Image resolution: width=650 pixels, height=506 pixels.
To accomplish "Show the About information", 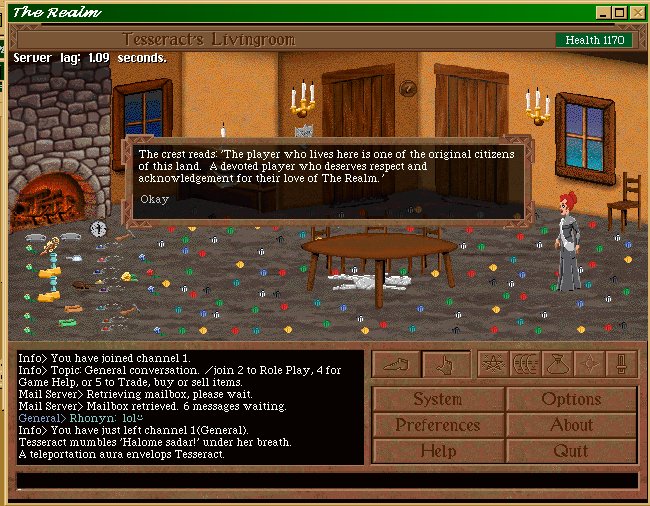I will tap(571, 425).
